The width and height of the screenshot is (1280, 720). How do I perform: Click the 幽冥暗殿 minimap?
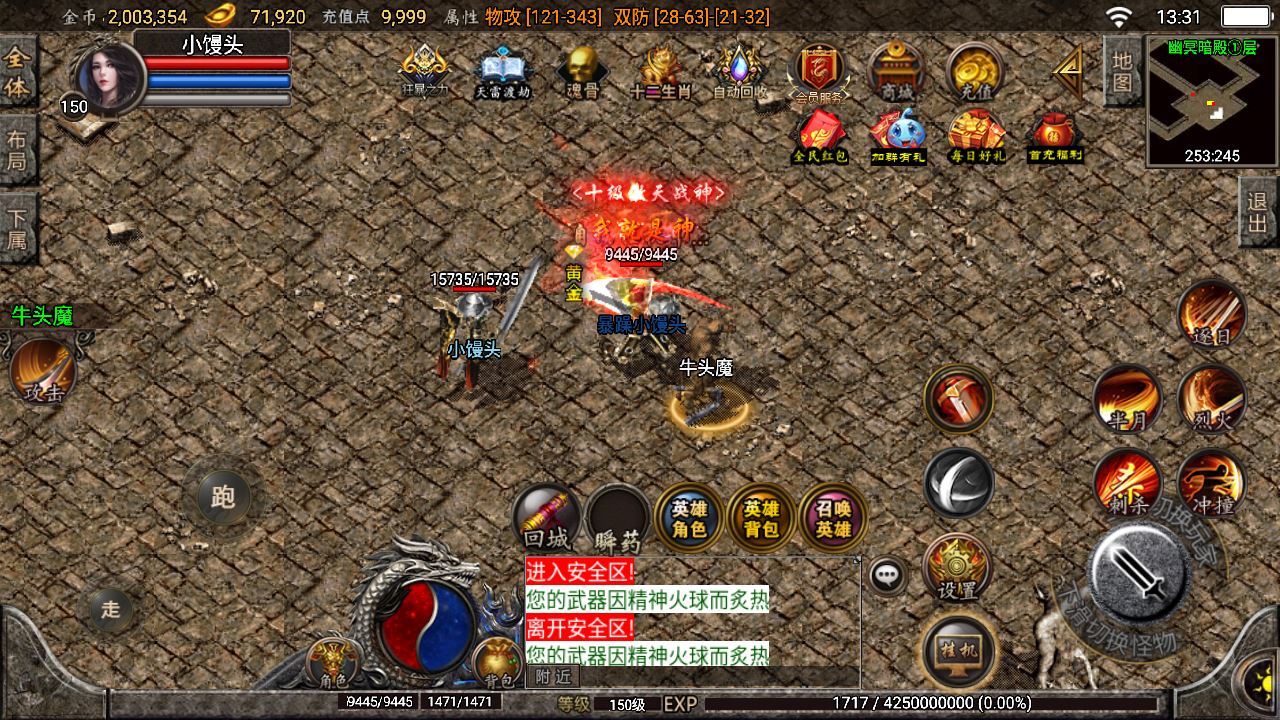click(1211, 102)
